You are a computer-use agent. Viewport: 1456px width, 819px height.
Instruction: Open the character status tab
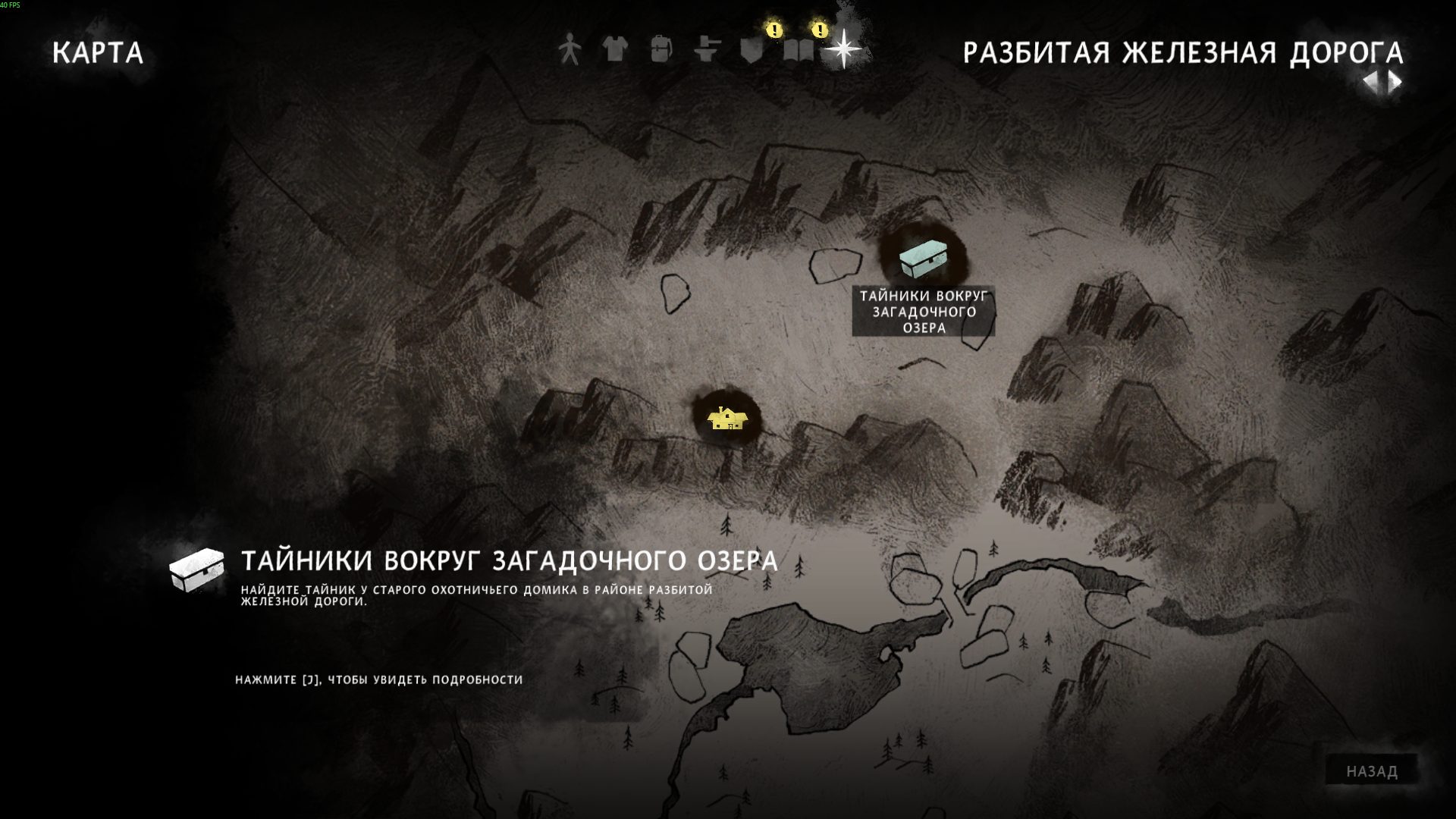point(569,50)
